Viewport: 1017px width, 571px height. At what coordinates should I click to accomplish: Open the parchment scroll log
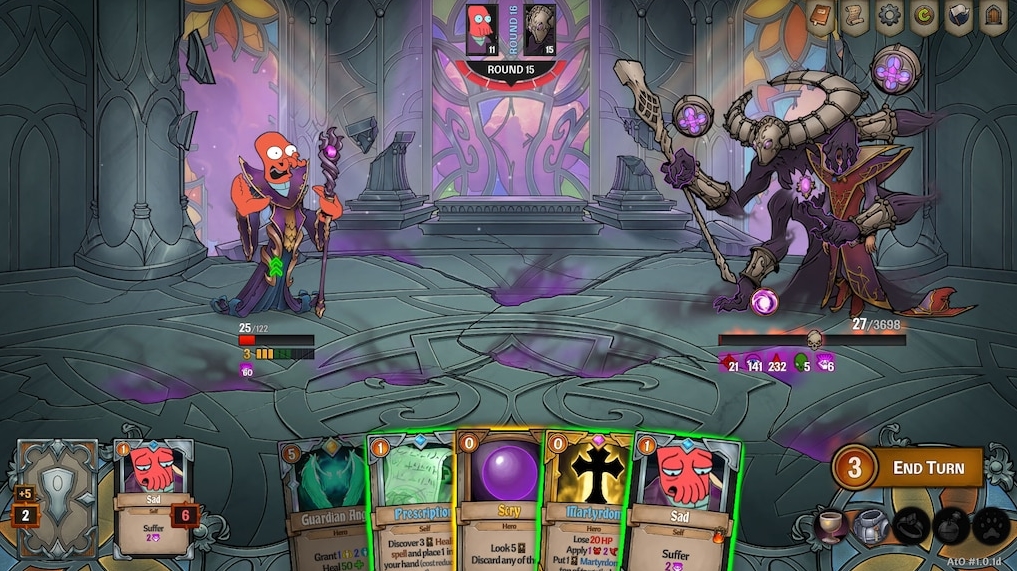854,17
